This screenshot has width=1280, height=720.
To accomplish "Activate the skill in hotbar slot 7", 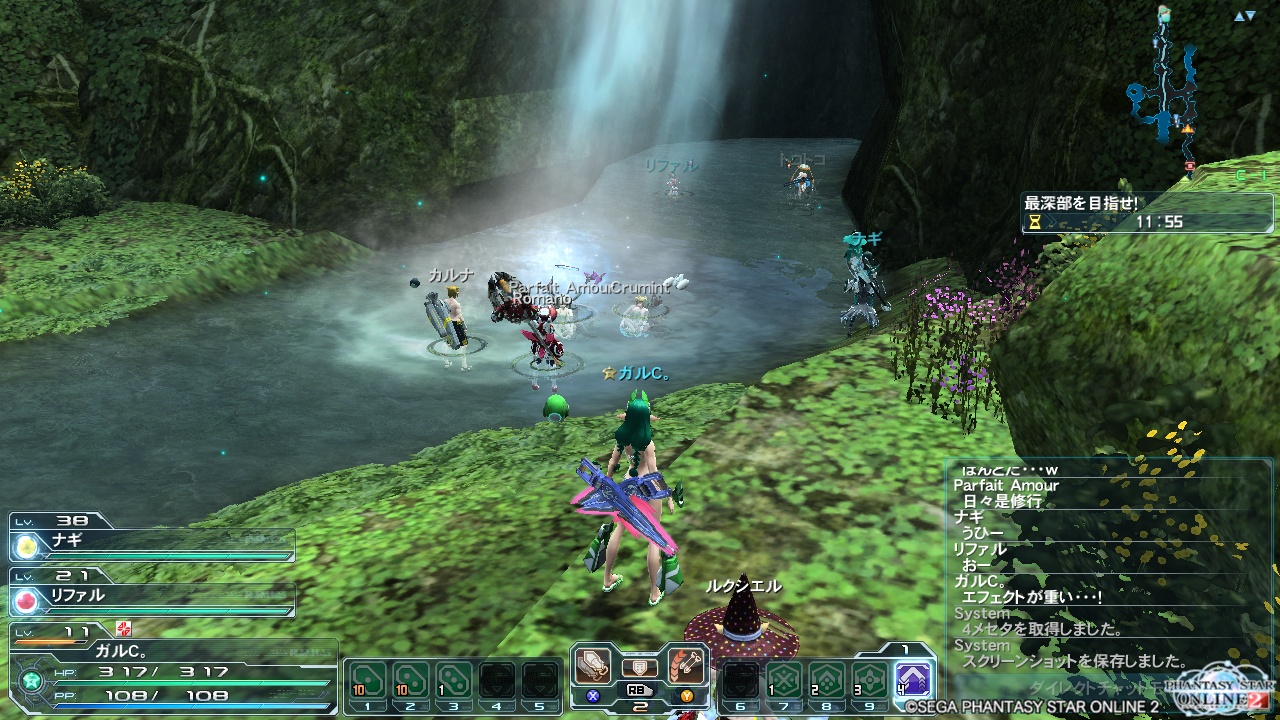I will click(783, 682).
